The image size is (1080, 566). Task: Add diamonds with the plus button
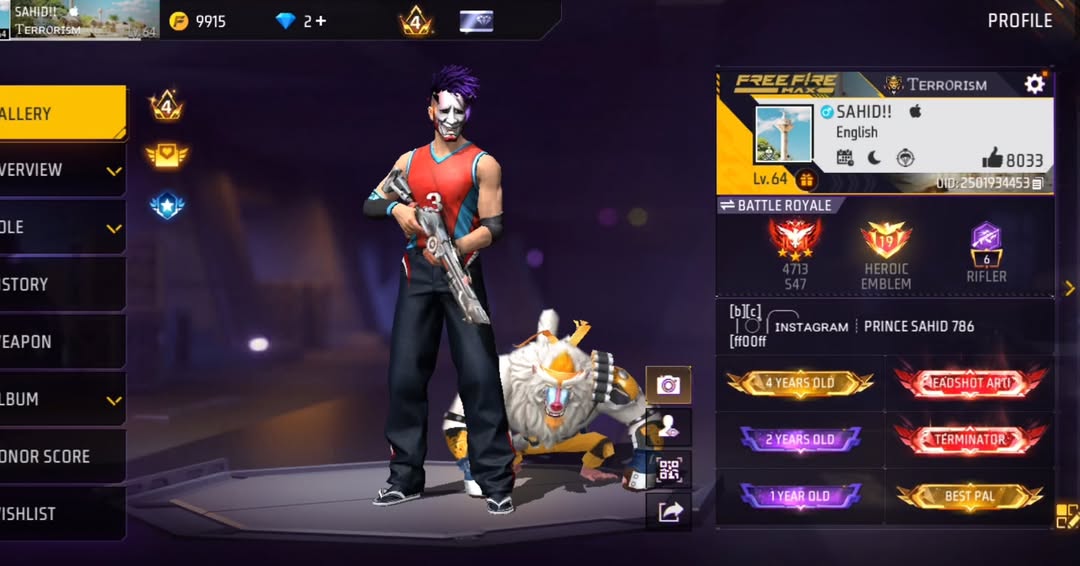(x=320, y=21)
